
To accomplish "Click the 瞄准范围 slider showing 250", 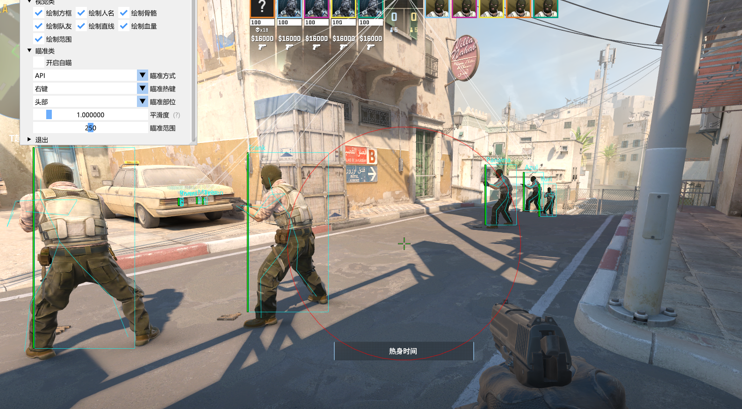I will (90, 128).
